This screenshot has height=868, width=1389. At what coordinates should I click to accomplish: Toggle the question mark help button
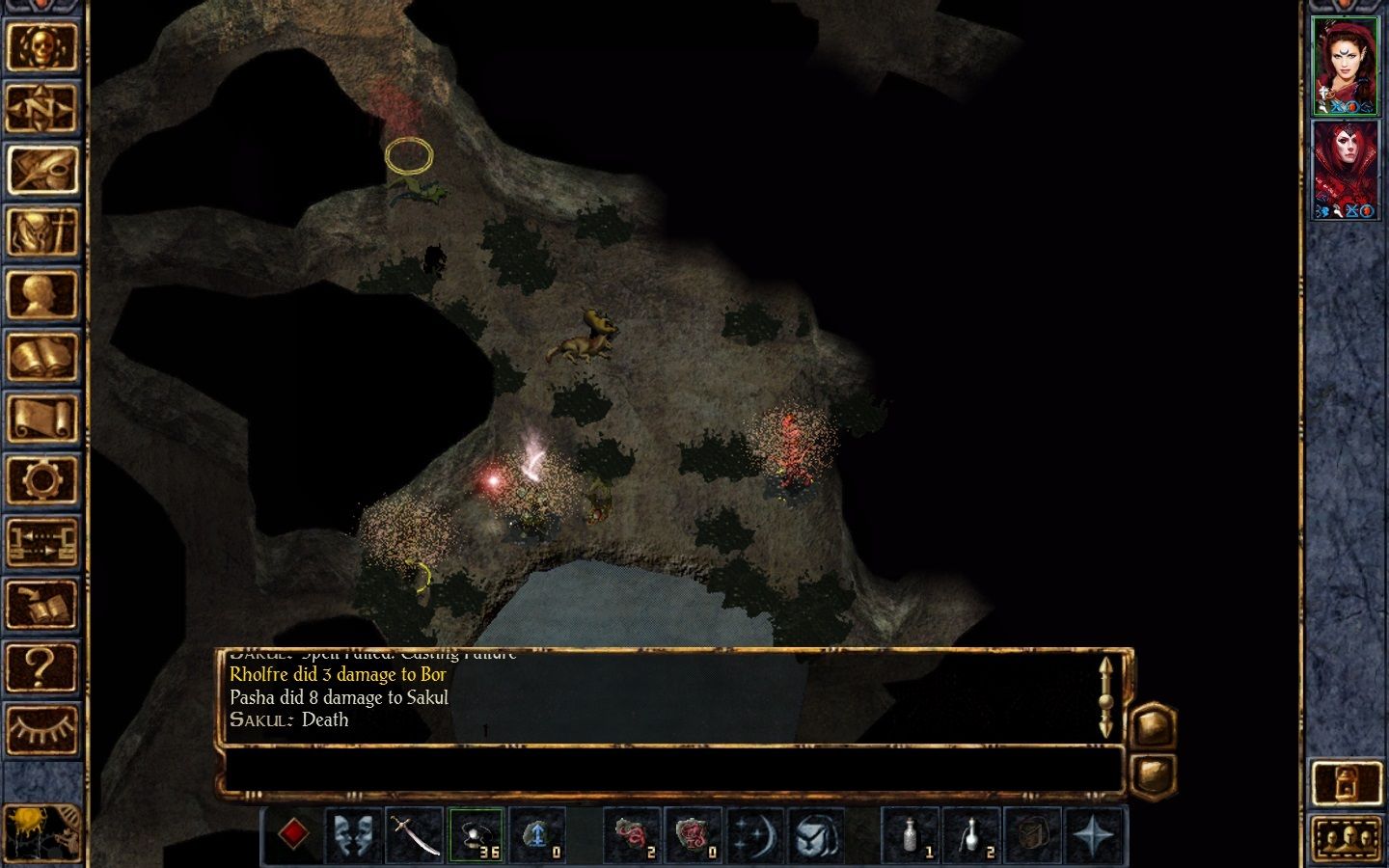coord(41,666)
